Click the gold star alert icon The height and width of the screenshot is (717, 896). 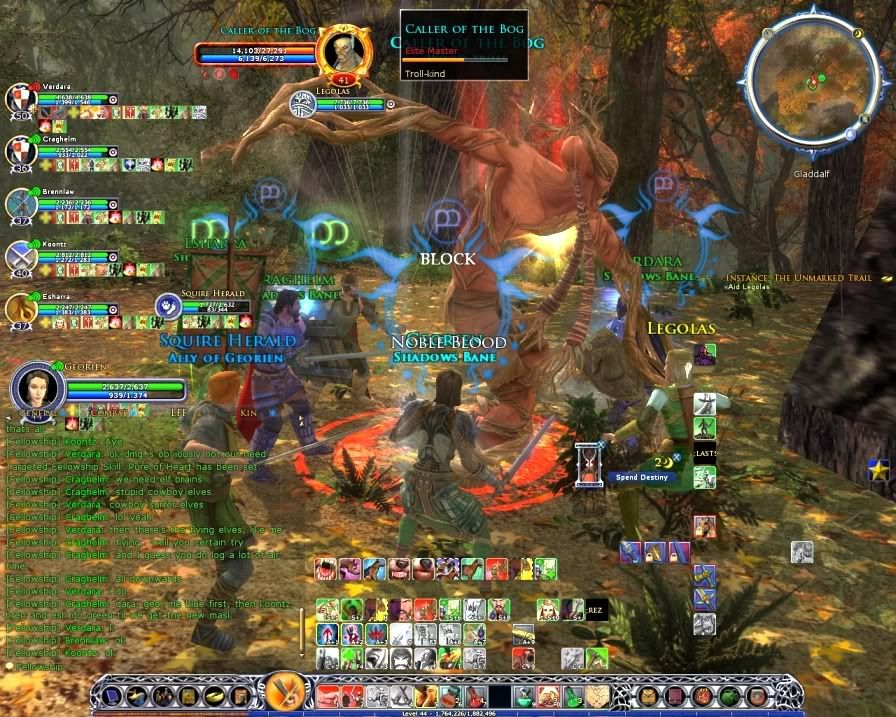click(879, 469)
